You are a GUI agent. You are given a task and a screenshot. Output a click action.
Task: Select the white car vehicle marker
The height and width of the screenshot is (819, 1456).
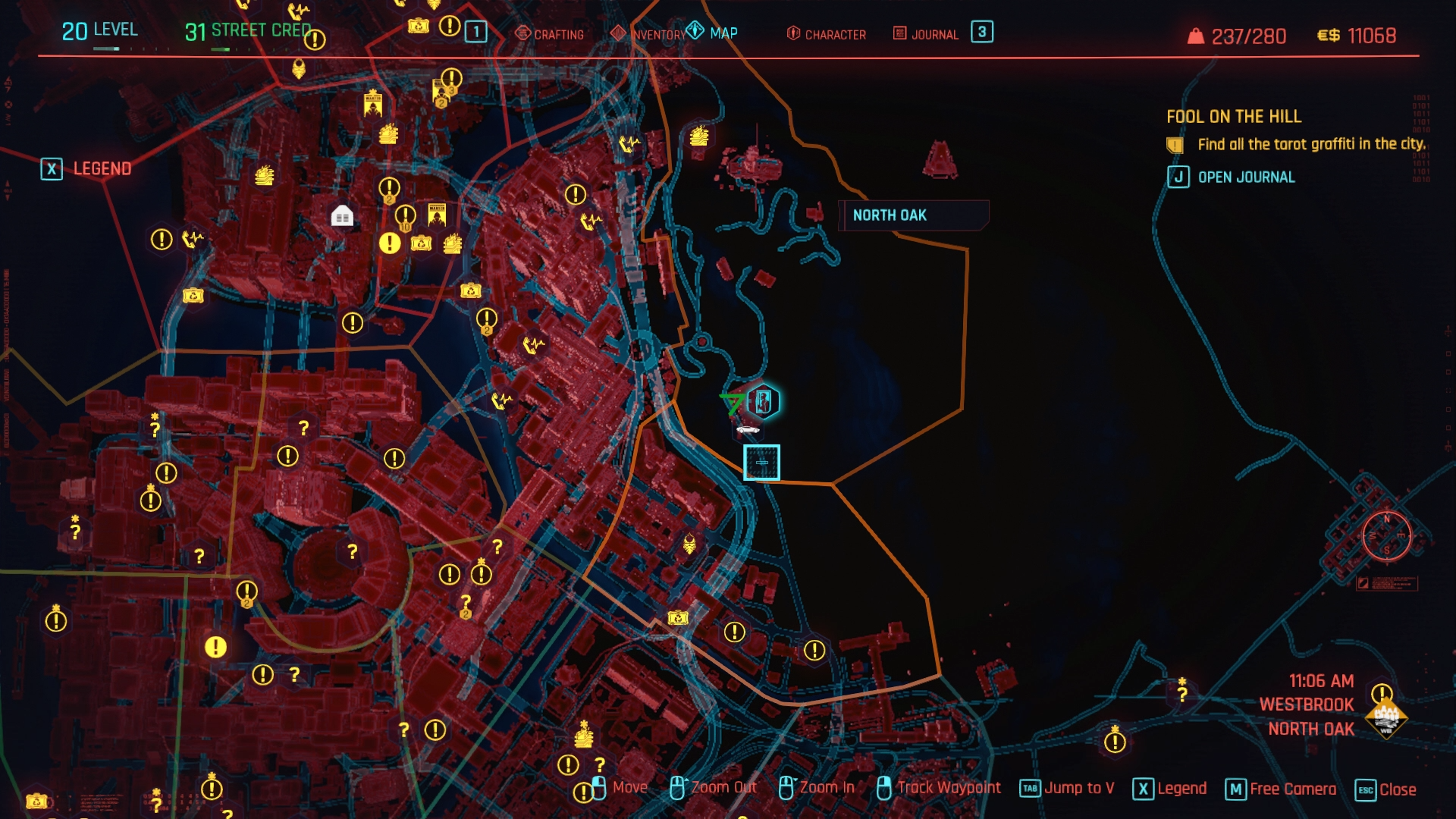[x=748, y=430]
